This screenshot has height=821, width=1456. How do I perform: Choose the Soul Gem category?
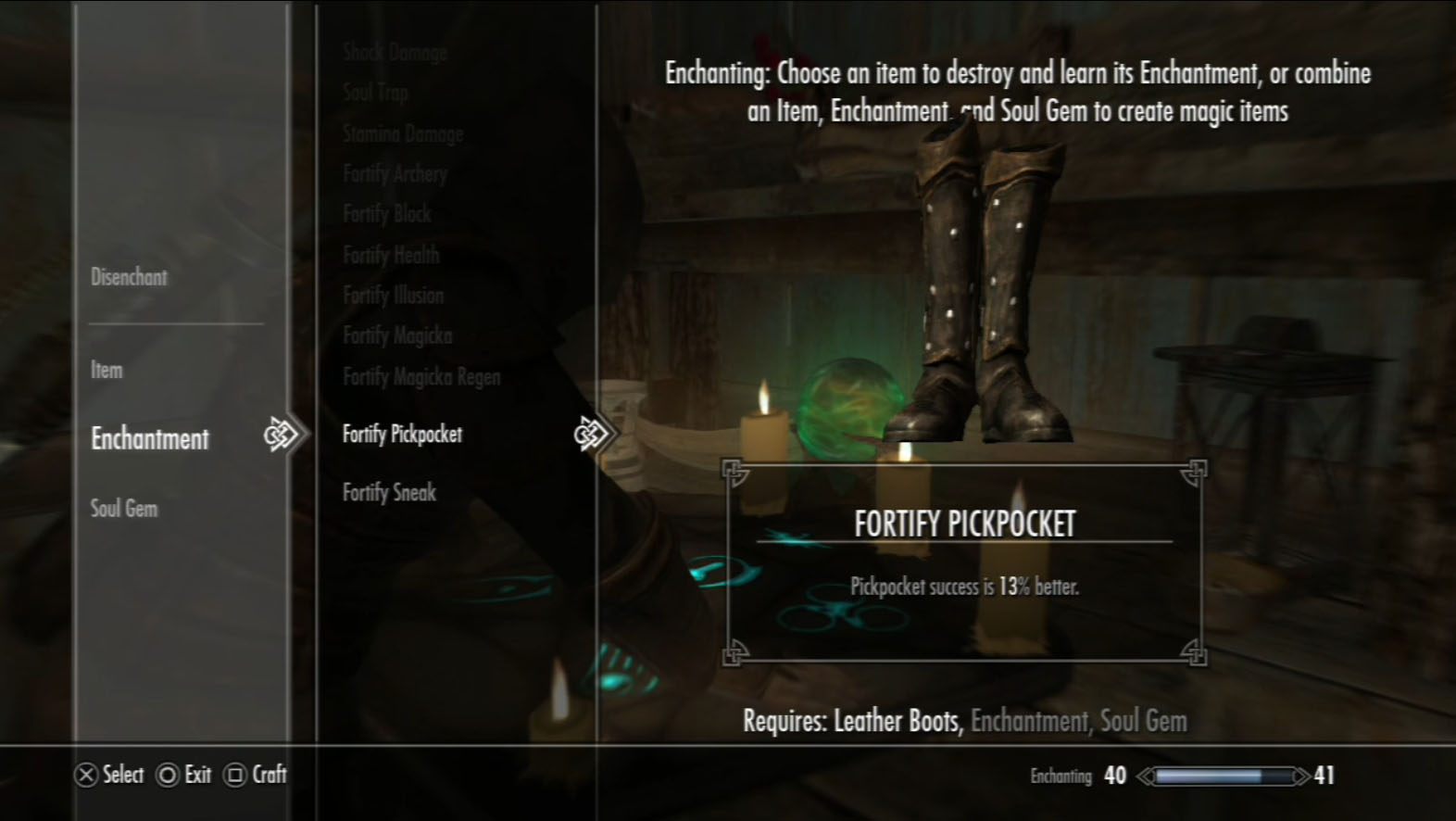[x=124, y=509]
